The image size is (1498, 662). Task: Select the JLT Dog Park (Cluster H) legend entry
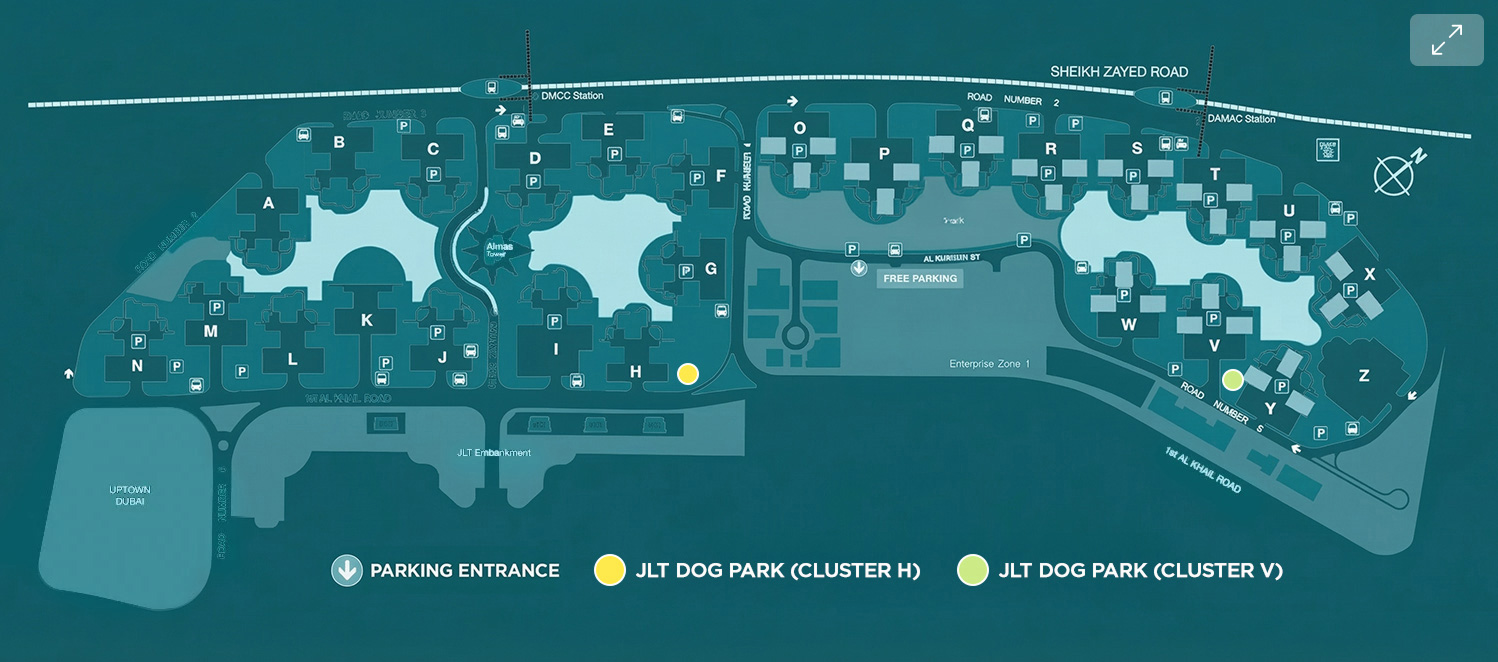pos(757,571)
